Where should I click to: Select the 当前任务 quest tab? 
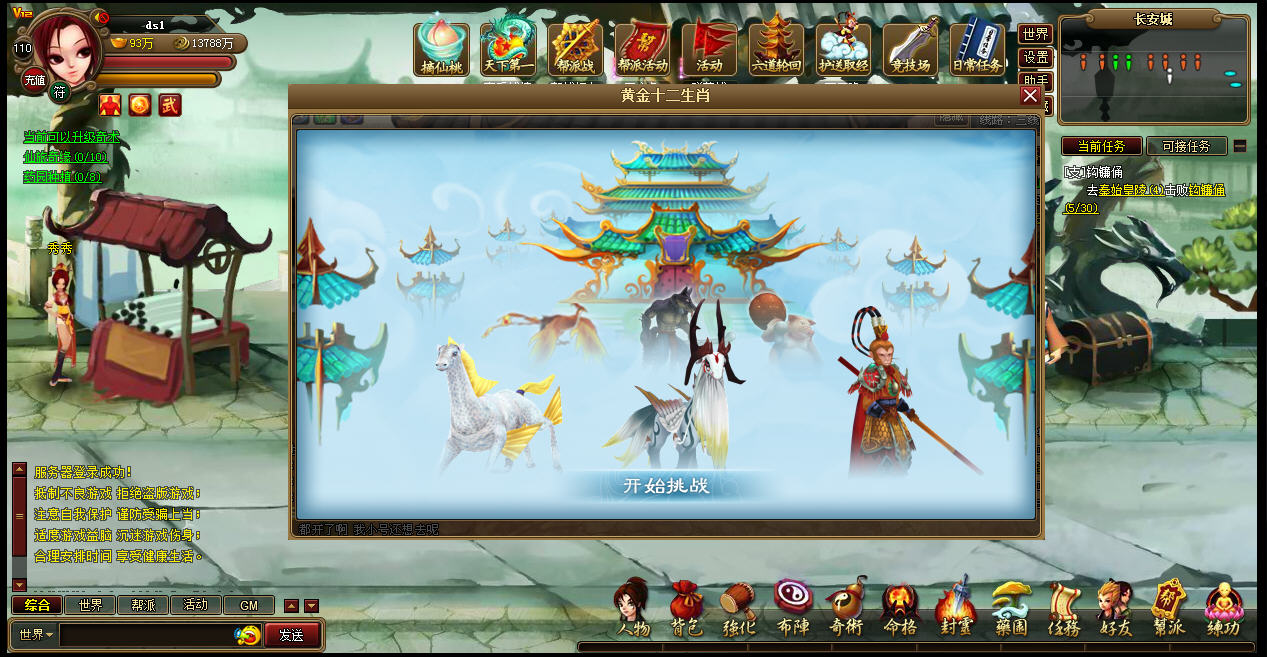tap(1100, 146)
